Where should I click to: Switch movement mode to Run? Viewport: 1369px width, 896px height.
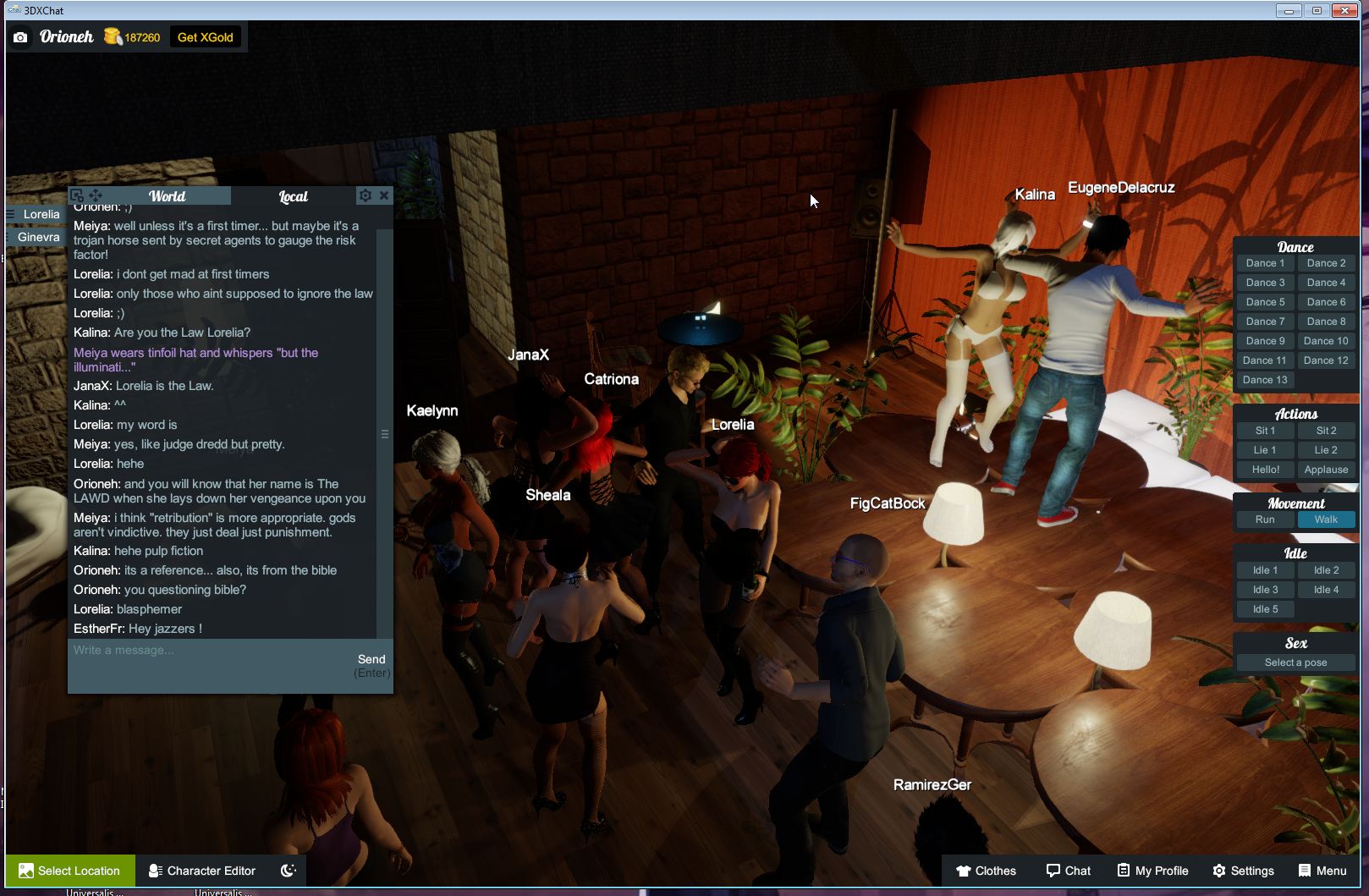click(x=1263, y=519)
